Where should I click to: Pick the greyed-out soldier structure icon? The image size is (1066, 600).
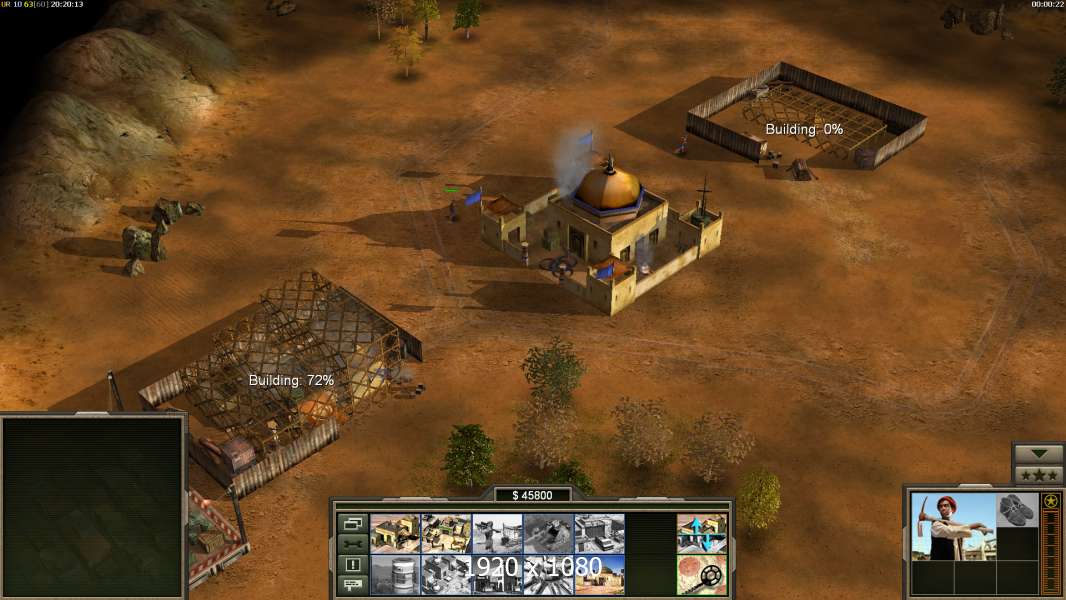pyautogui.click(x=497, y=533)
